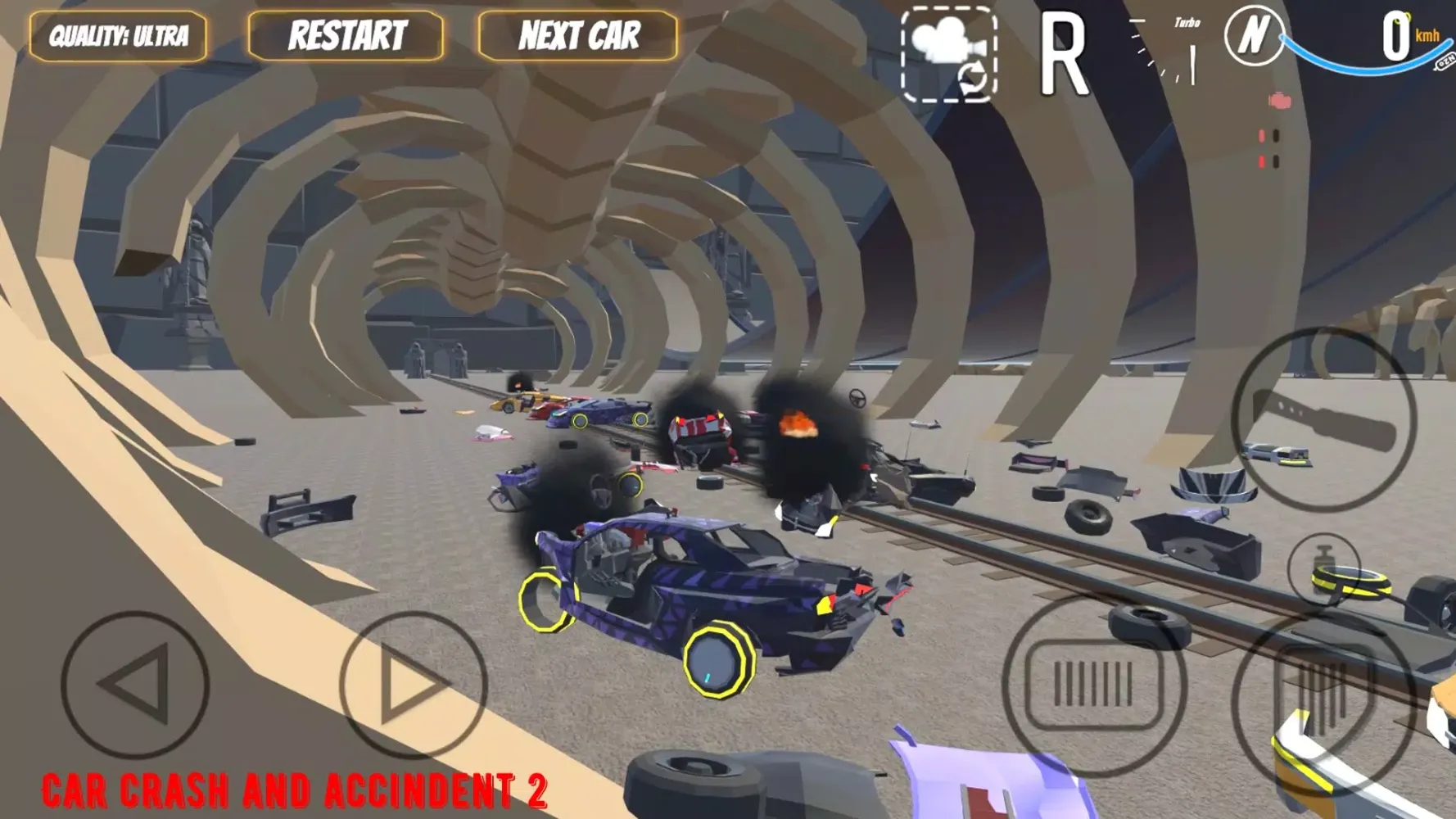
Task: Activate the circled N nitro button
Action: pos(1253,35)
